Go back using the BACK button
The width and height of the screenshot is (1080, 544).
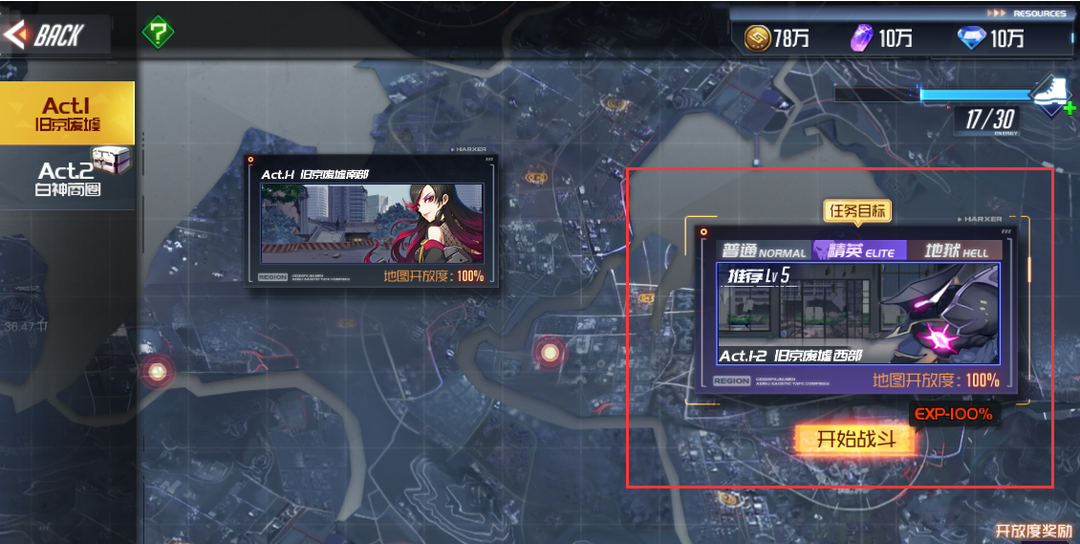tap(45, 36)
